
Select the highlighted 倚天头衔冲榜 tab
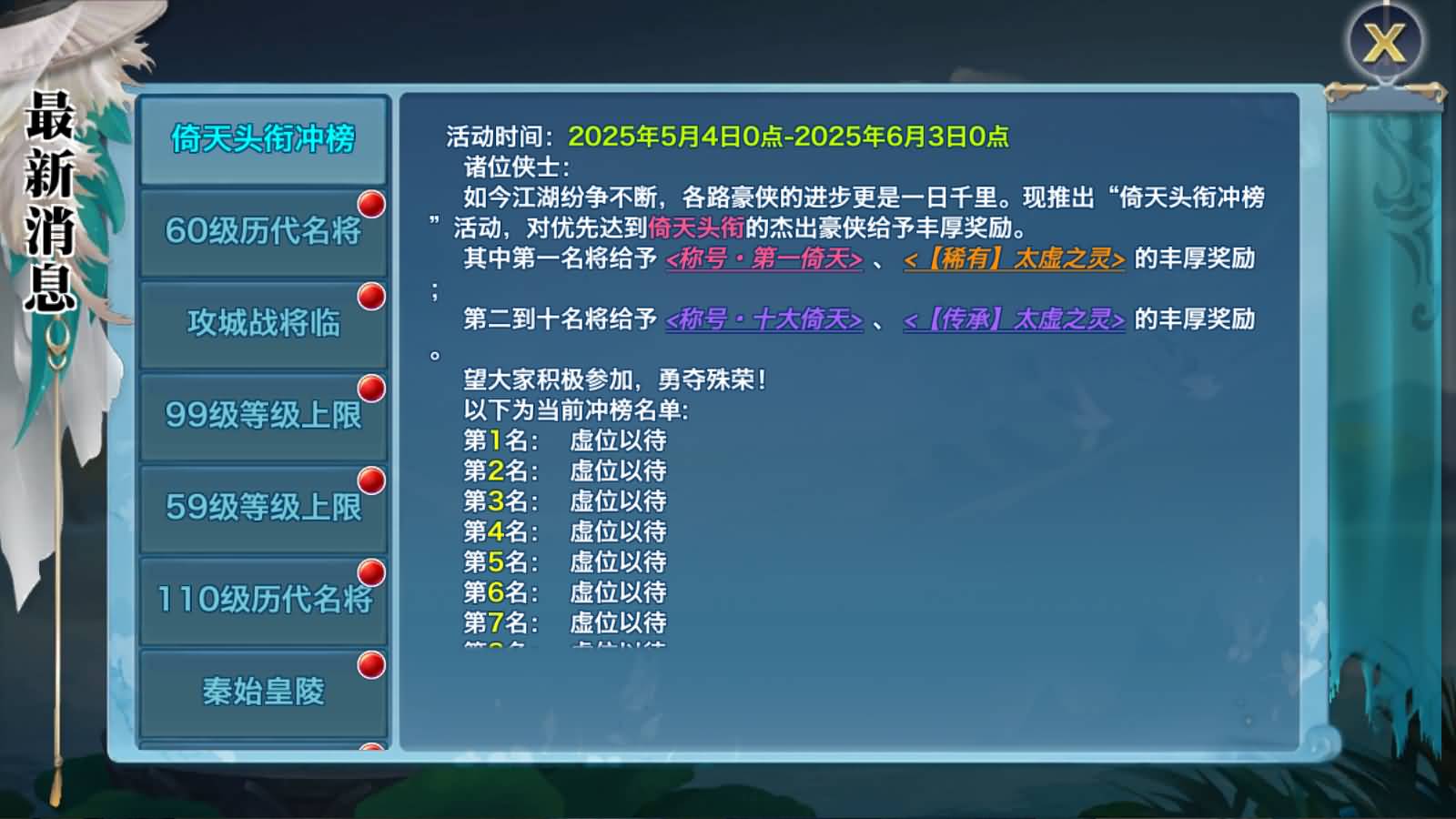pos(262,141)
